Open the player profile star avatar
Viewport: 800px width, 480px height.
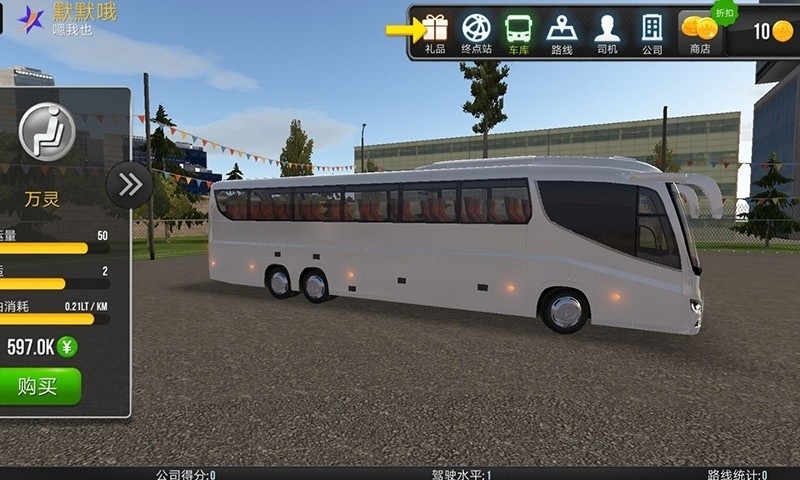[x=31, y=19]
